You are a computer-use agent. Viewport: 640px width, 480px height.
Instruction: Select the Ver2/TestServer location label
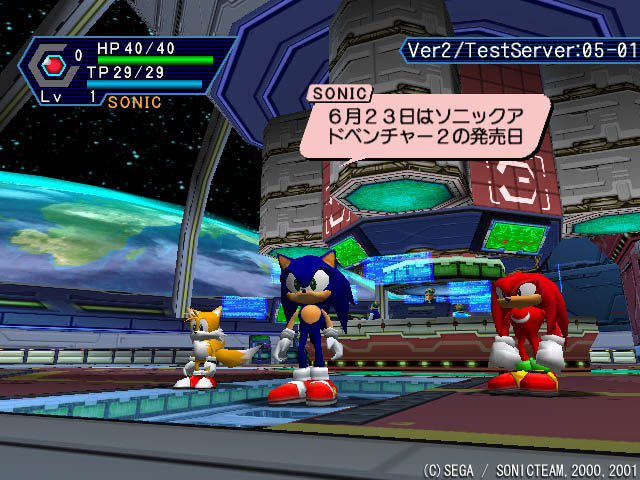coord(519,49)
